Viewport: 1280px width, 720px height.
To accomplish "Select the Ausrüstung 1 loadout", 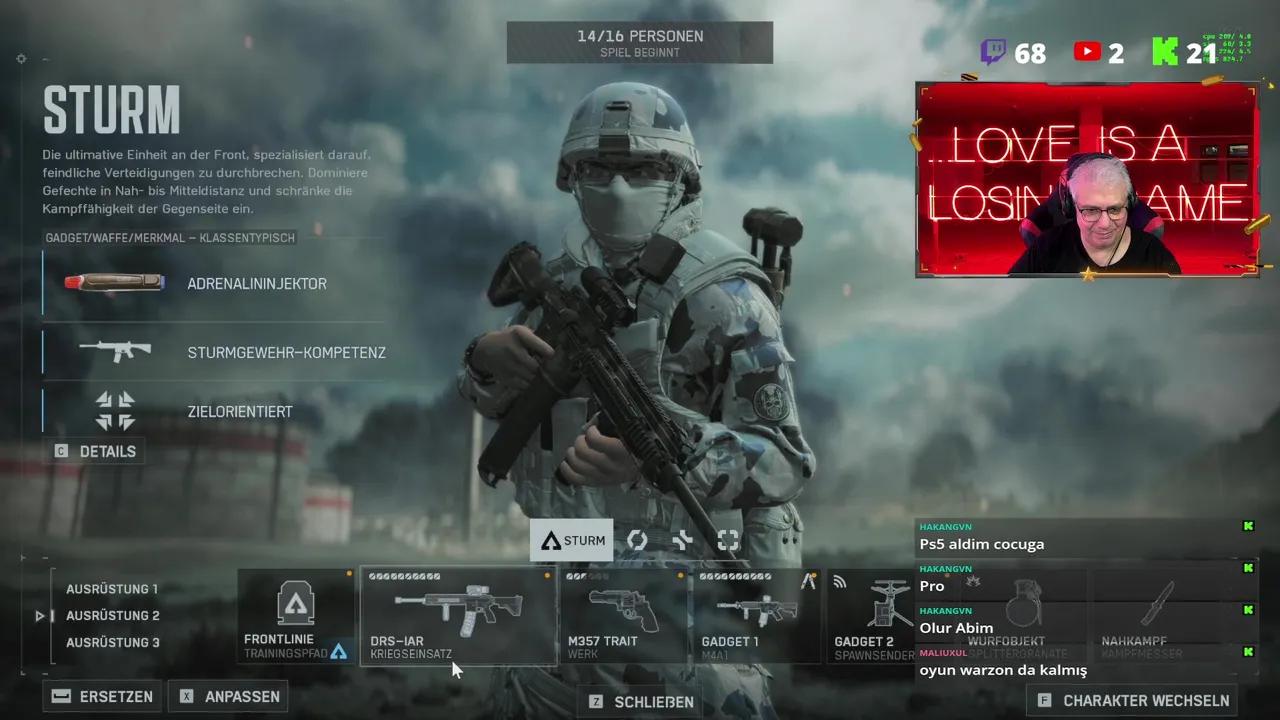I will 111,589.
